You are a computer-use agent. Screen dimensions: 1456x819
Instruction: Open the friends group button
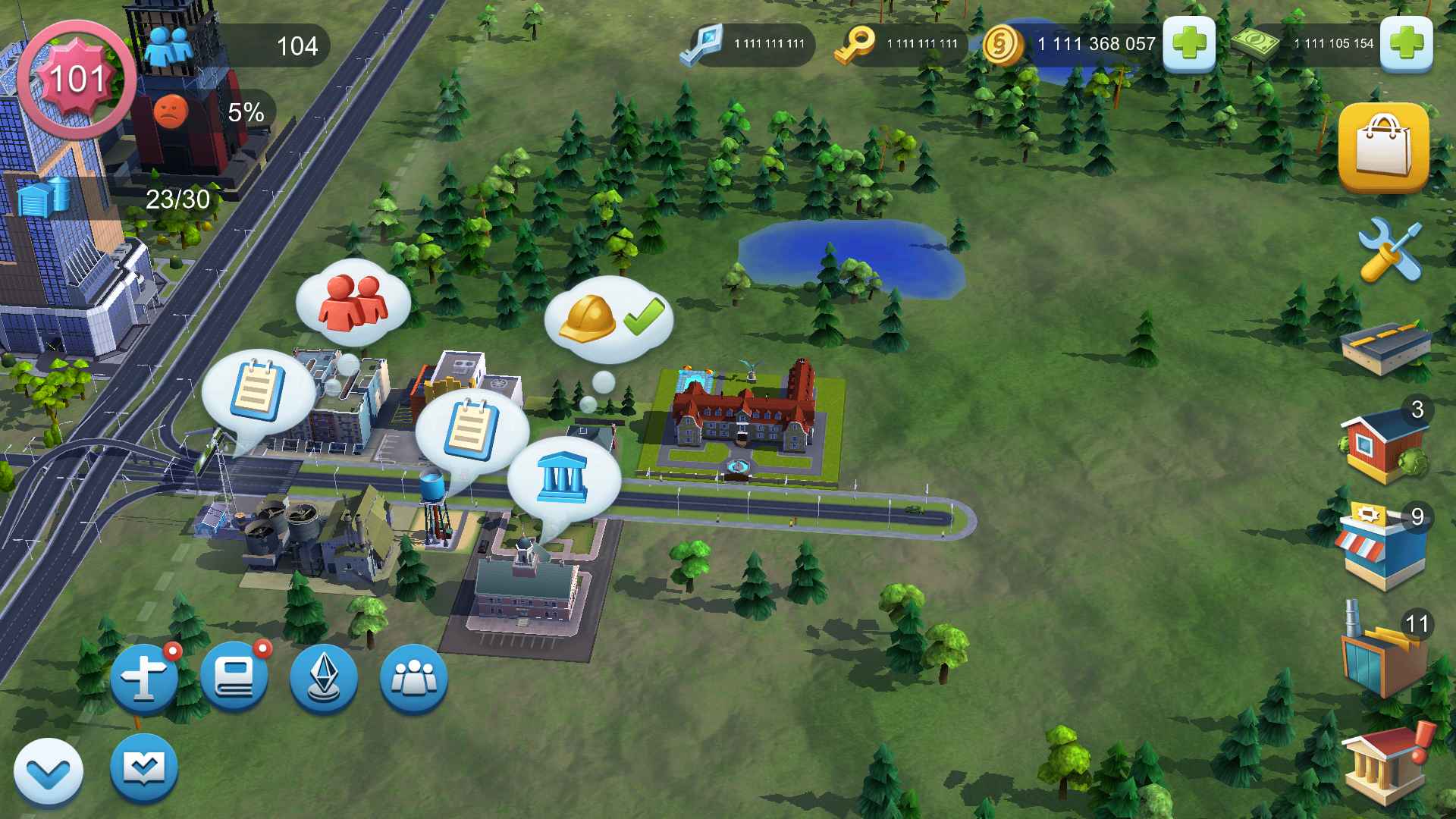[413, 677]
